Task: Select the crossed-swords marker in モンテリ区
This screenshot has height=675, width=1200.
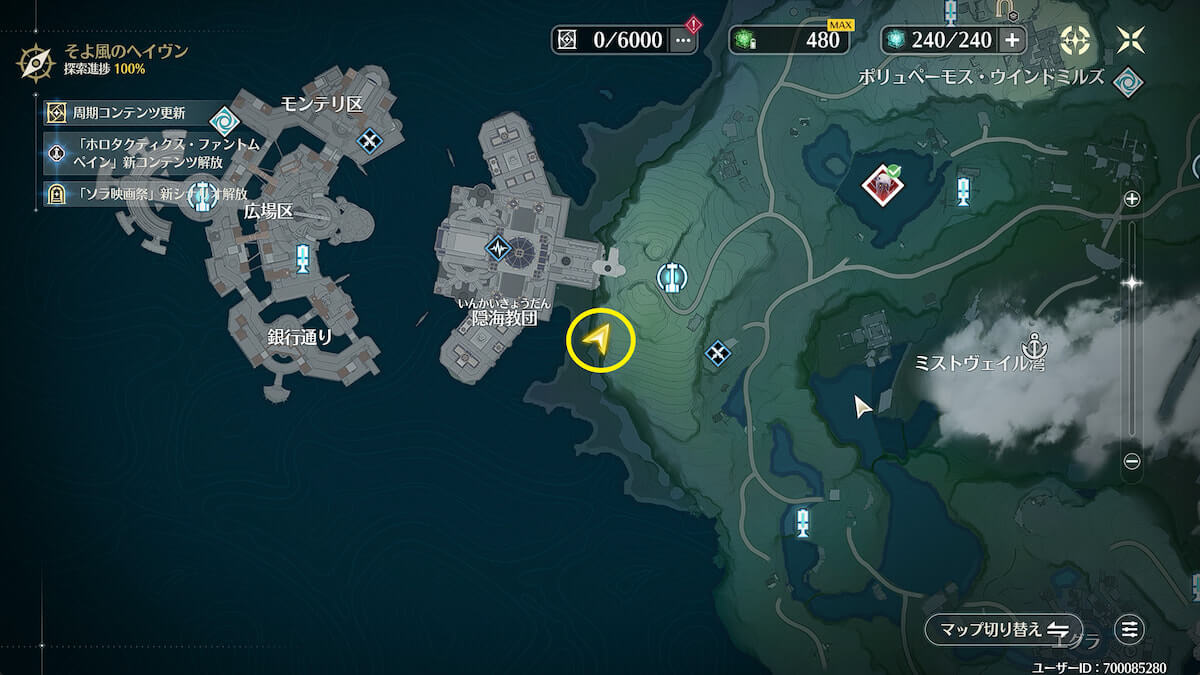Action: (x=371, y=141)
